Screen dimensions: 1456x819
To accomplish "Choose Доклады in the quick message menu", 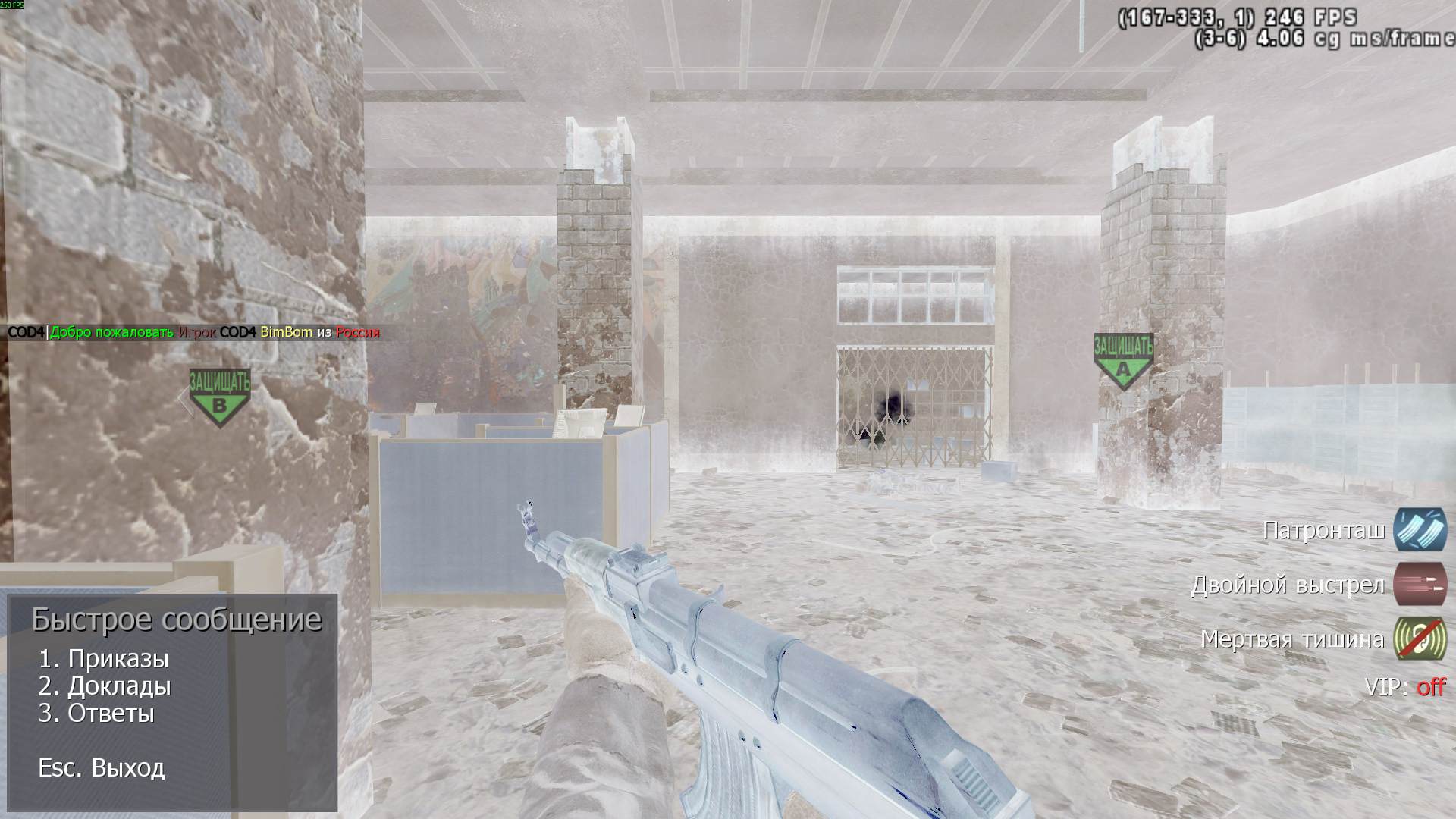I will coord(105,686).
